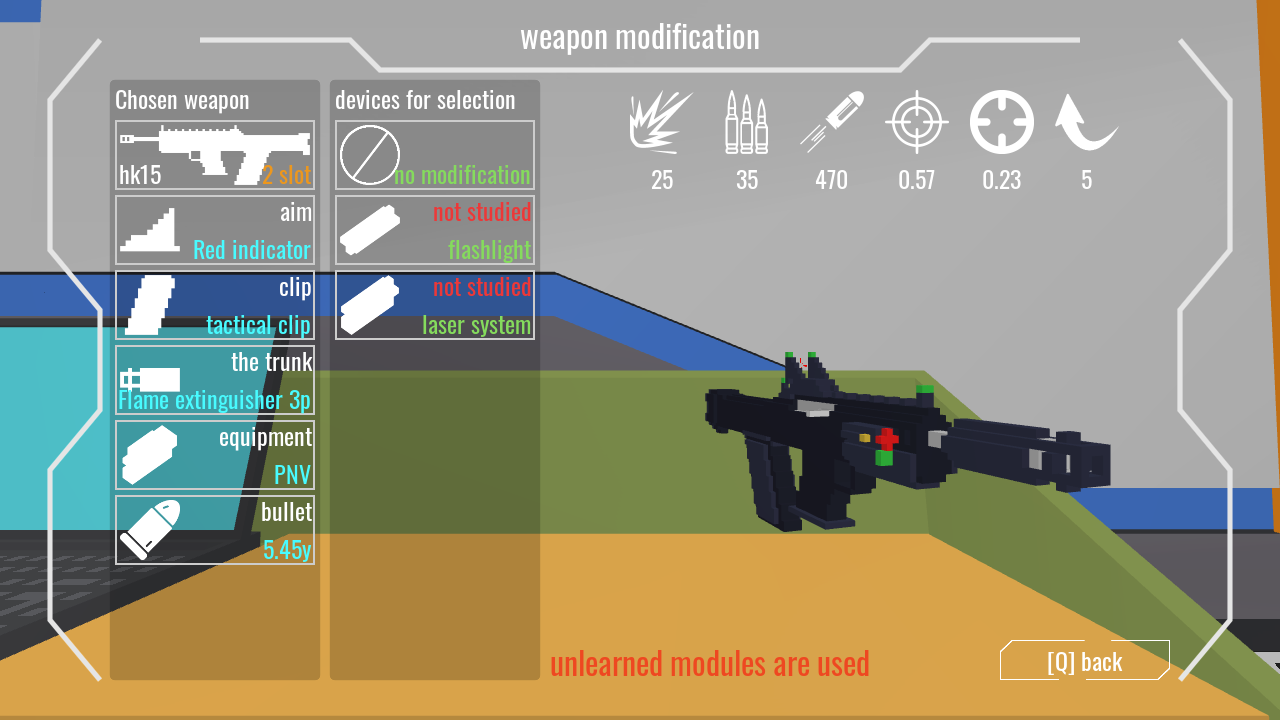Enable the no modification option

434,155
